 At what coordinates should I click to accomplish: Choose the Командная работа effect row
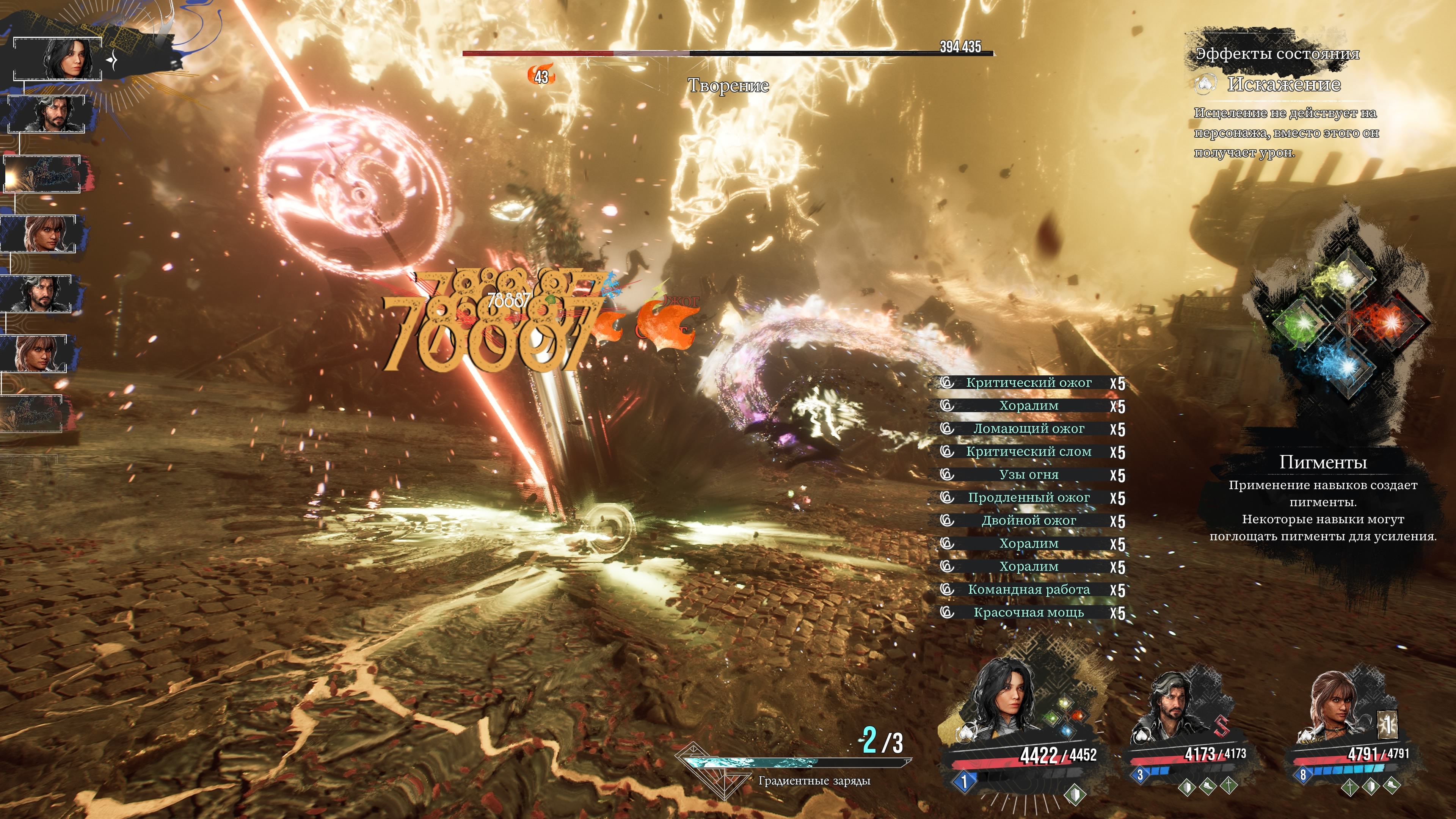[1029, 590]
